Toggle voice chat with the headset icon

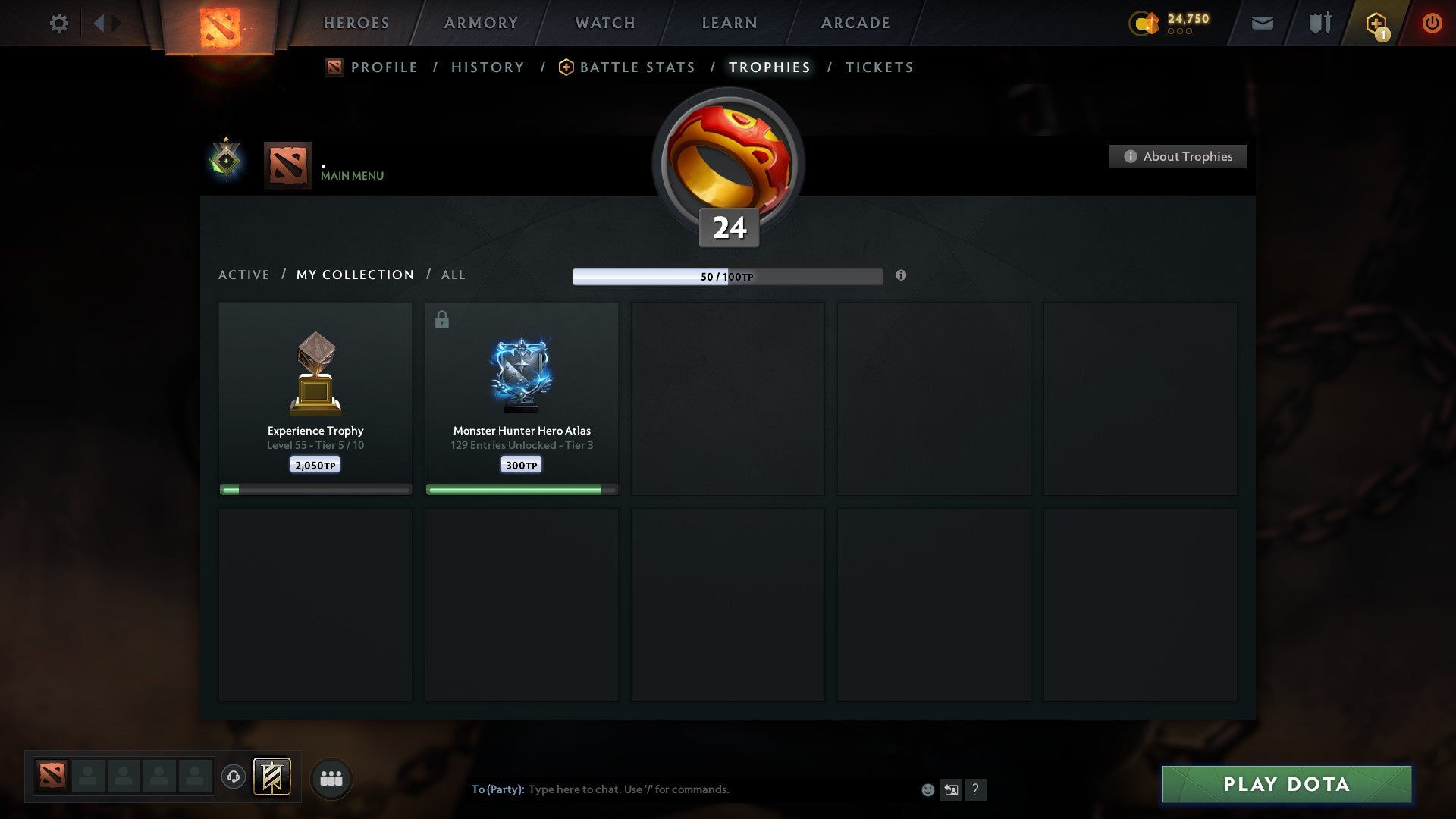point(234,778)
